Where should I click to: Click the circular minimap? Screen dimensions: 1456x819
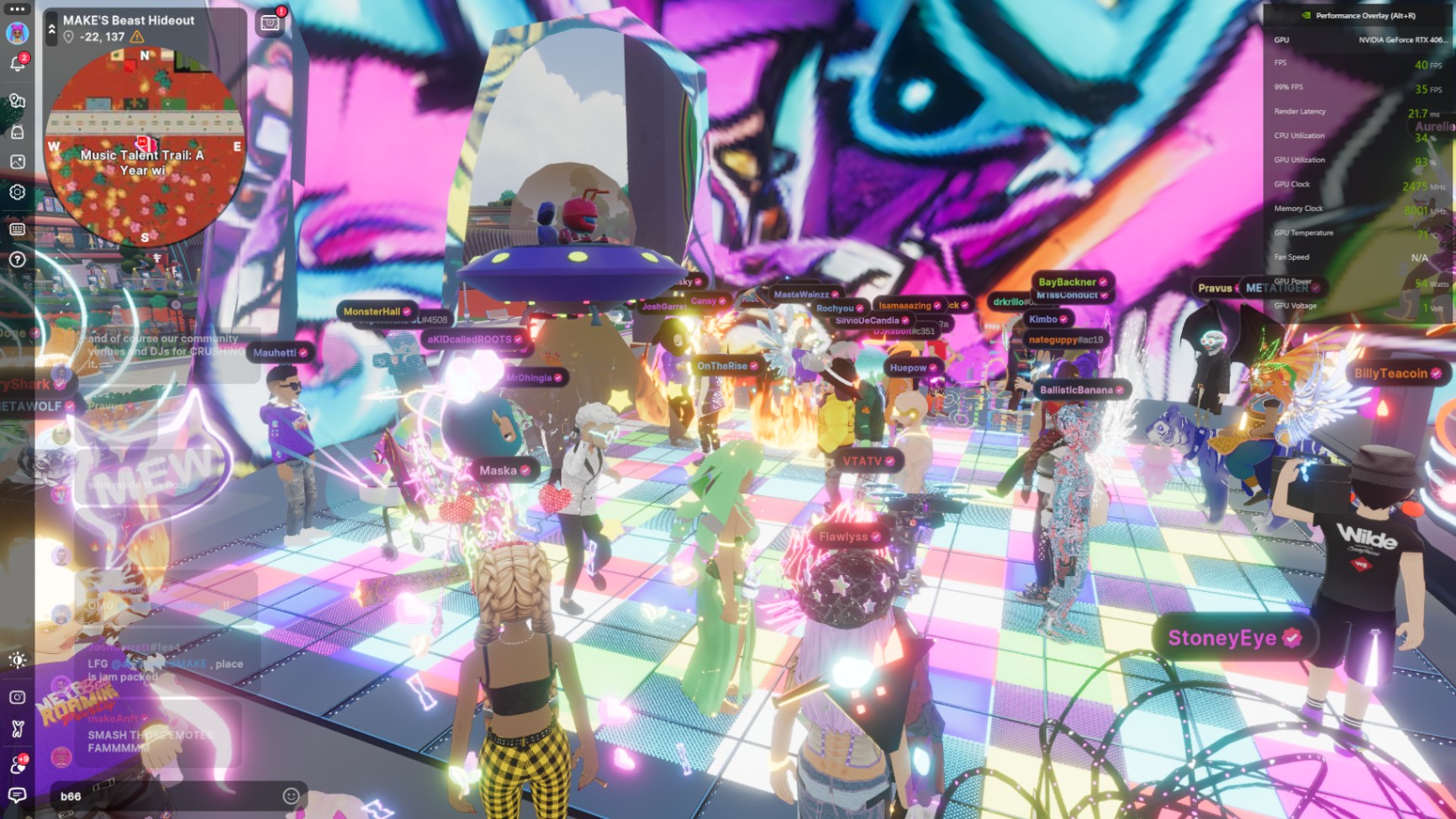(145, 147)
